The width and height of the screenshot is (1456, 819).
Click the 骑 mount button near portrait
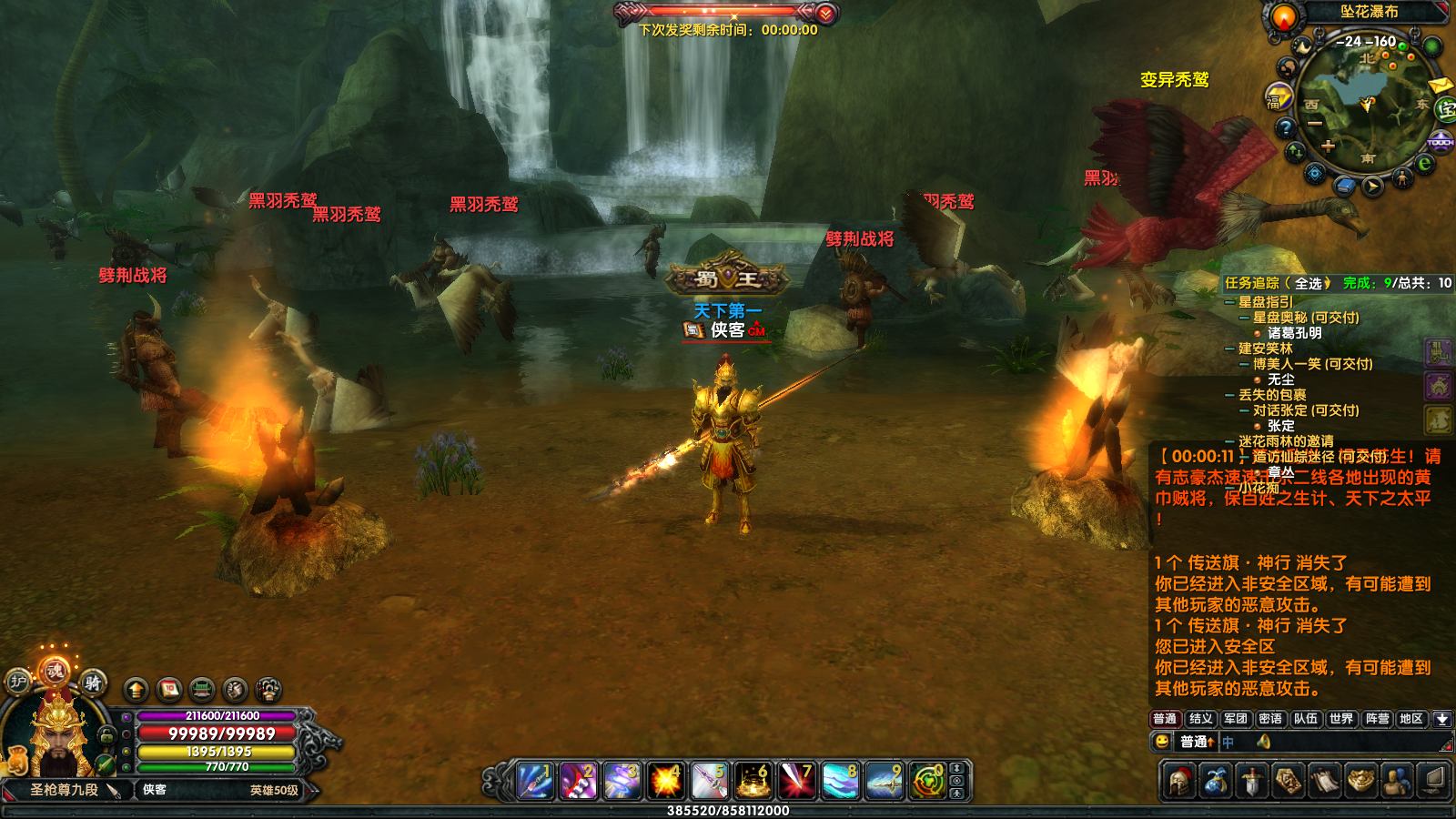point(92,682)
